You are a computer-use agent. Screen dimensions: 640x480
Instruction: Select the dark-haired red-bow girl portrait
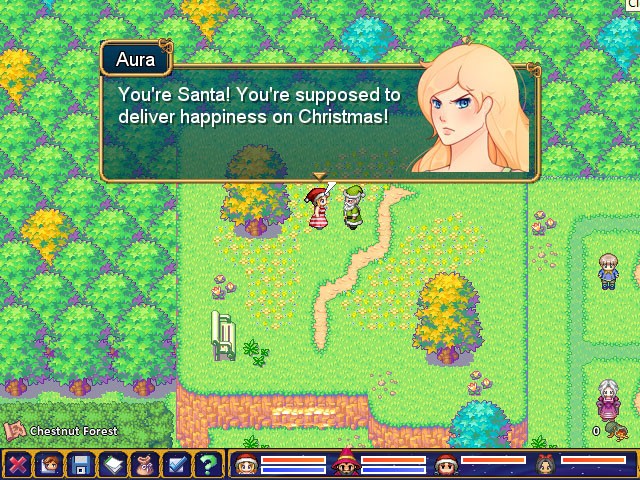point(546,464)
